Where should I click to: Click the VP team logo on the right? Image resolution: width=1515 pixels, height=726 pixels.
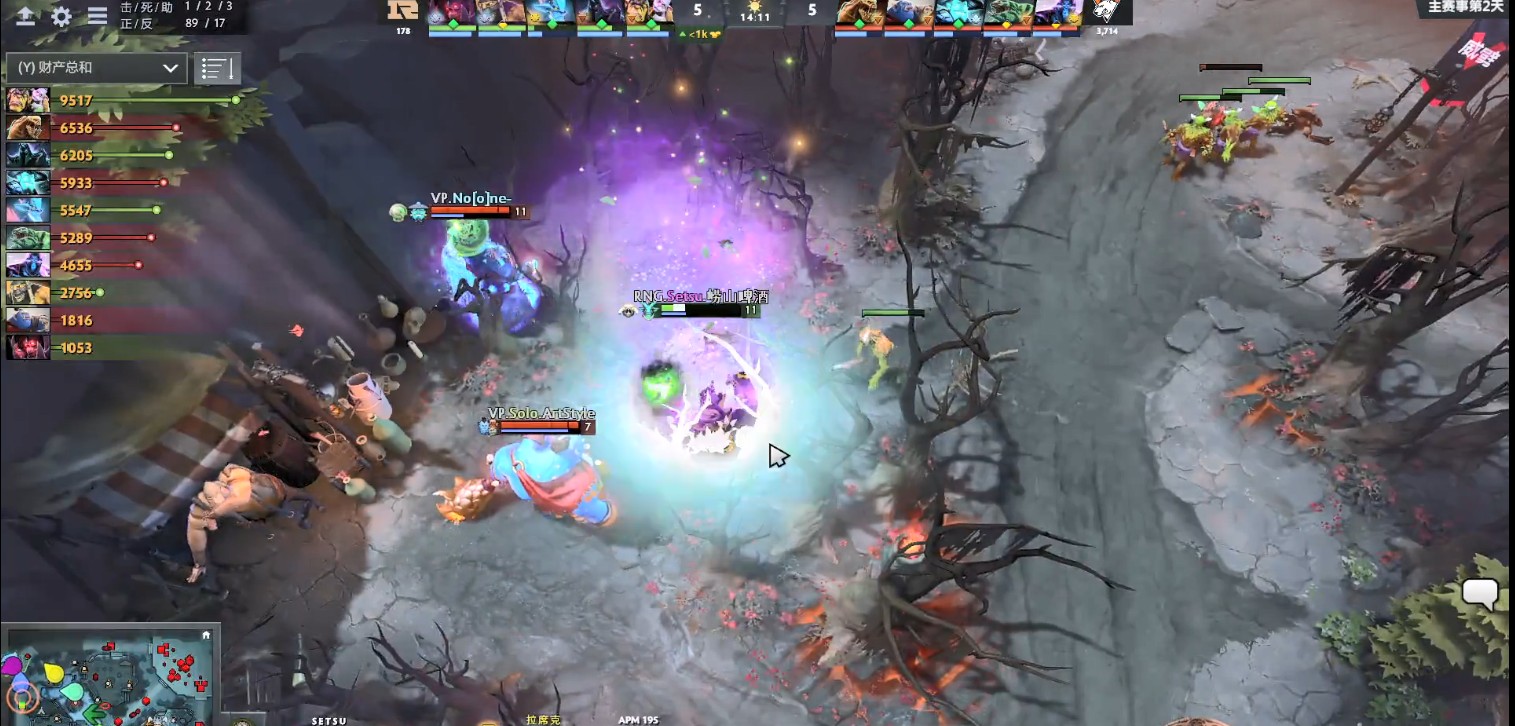[1105, 13]
